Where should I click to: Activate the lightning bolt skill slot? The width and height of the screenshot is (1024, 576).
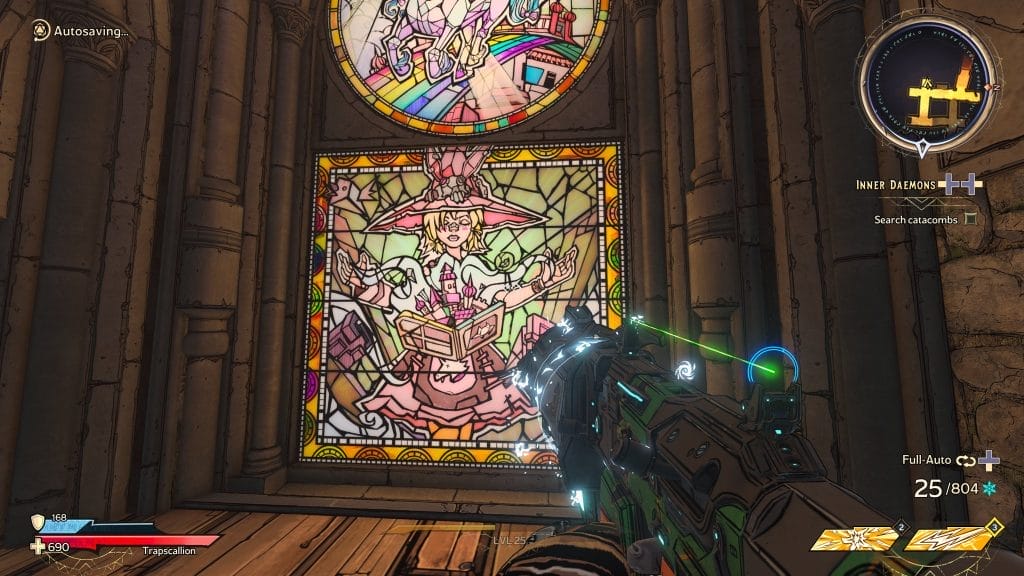(x=947, y=540)
